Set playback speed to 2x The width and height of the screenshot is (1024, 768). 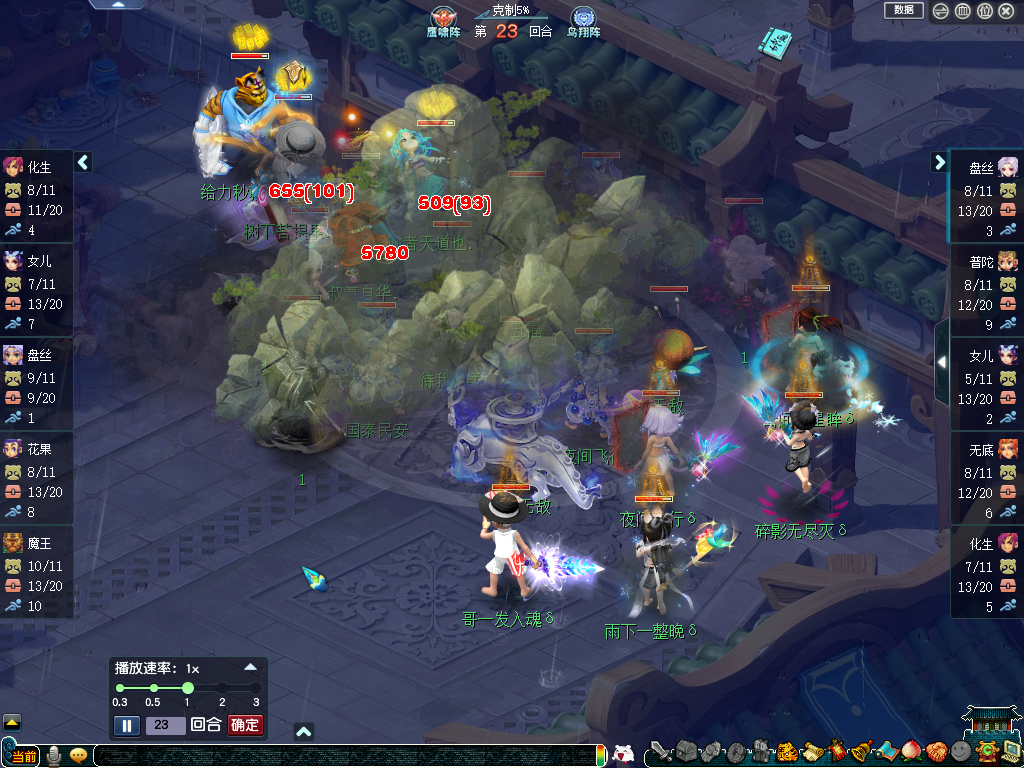222,688
